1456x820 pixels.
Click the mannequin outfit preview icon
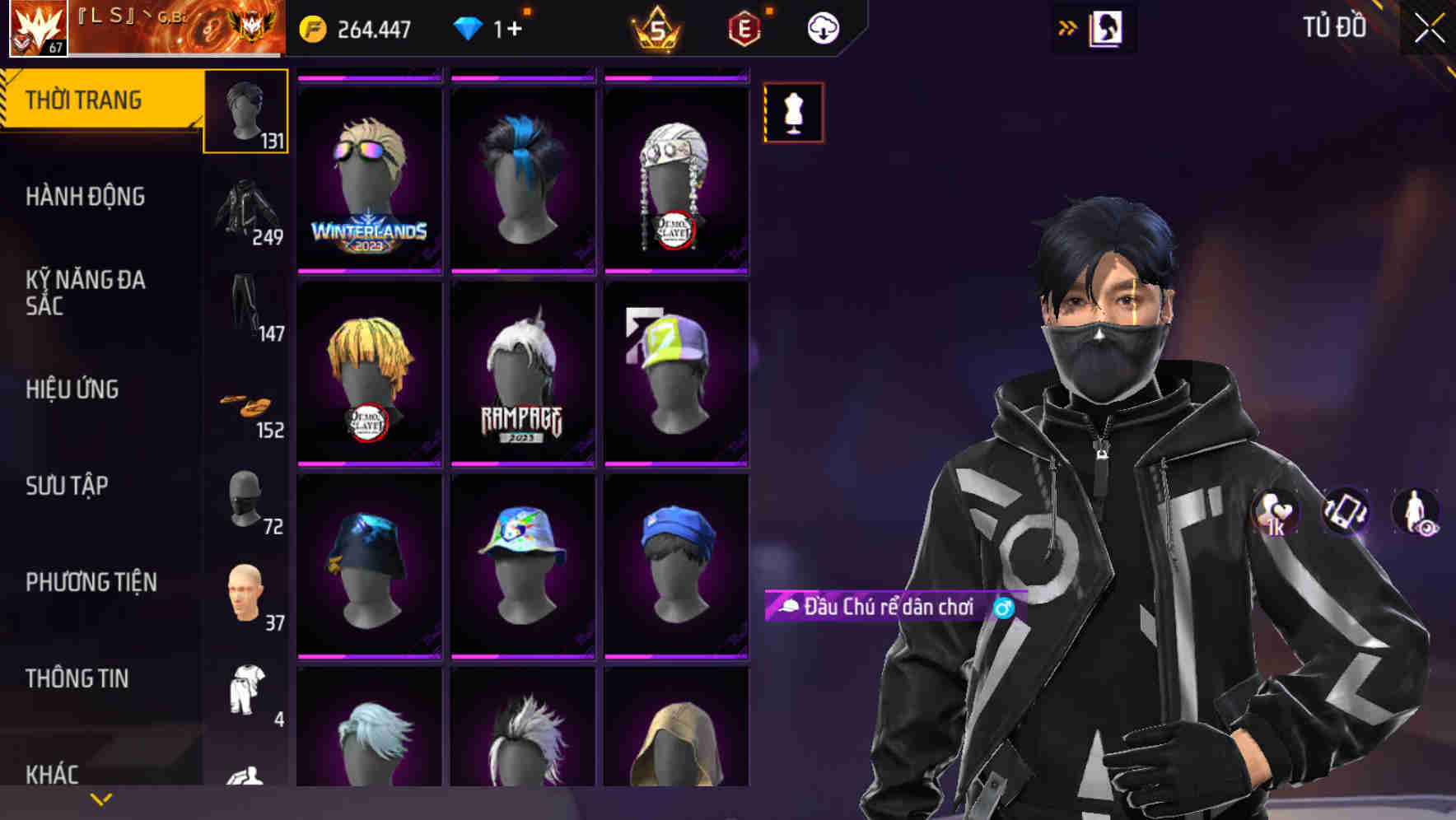click(x=793, y=113)
